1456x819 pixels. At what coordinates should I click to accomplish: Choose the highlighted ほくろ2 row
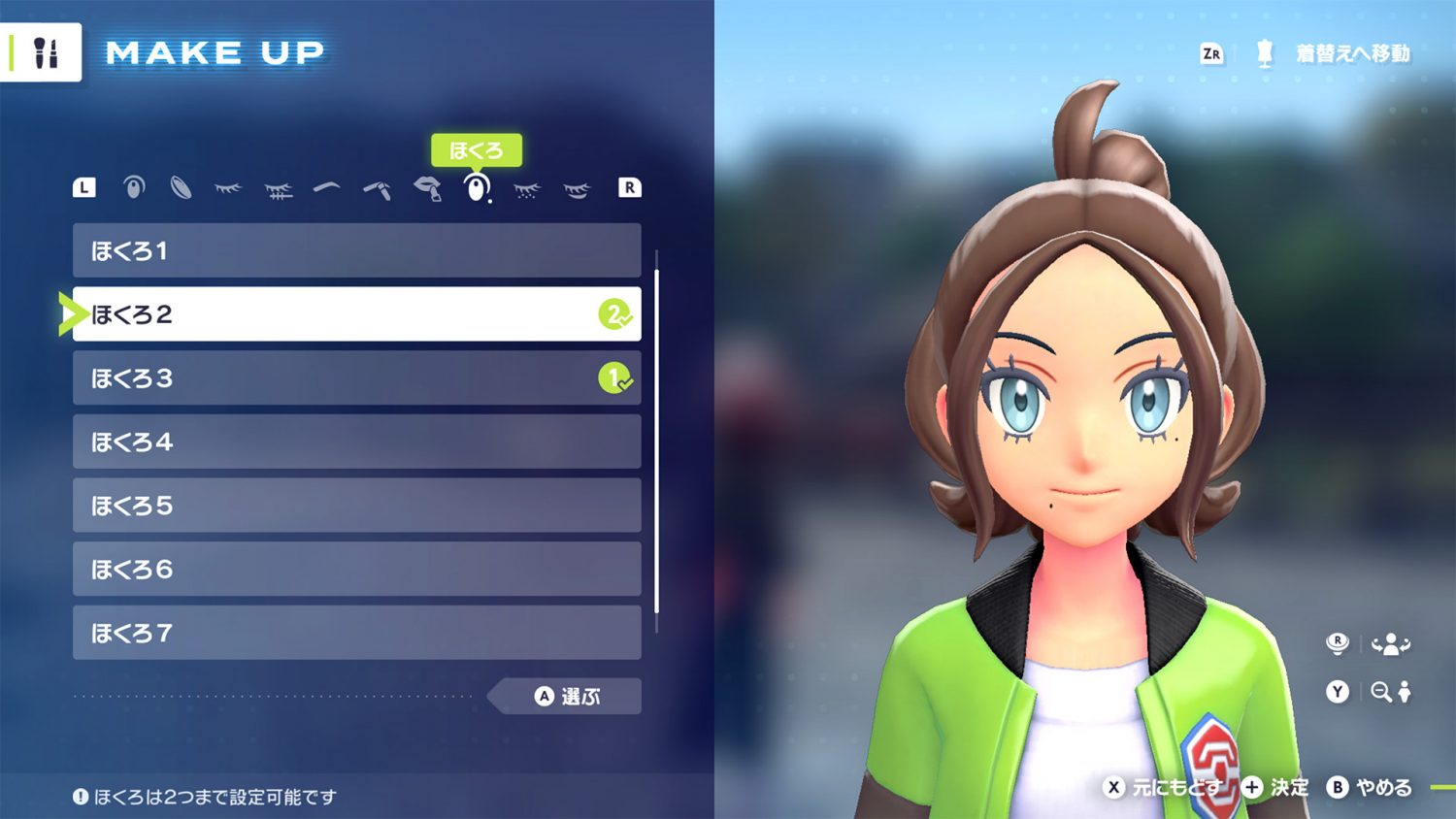(356, 313)
